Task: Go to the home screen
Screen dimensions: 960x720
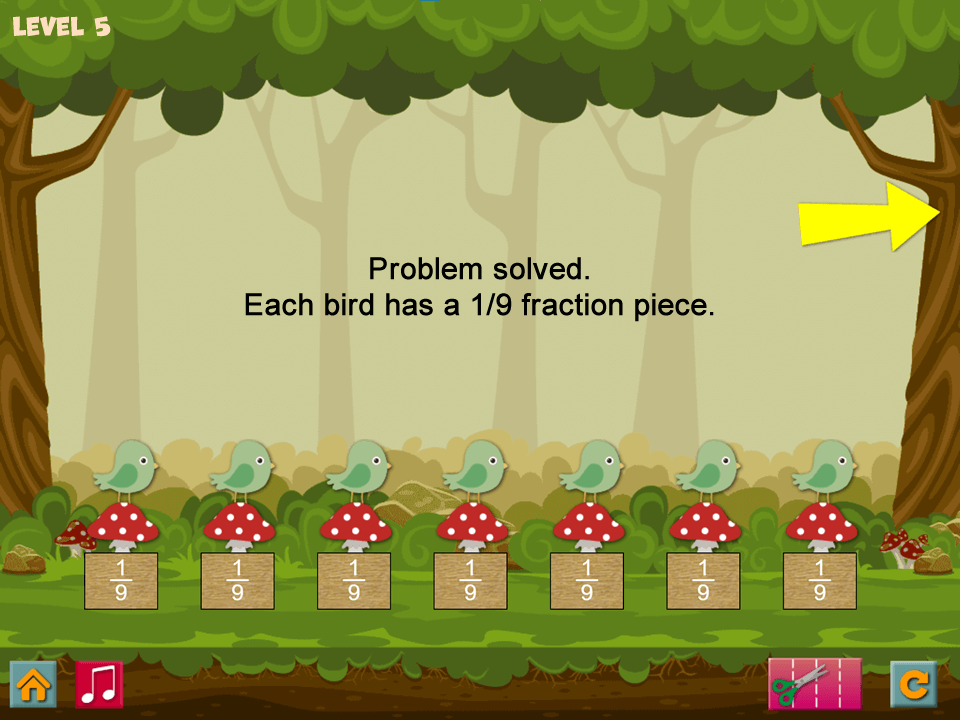Action: [33, 685]
